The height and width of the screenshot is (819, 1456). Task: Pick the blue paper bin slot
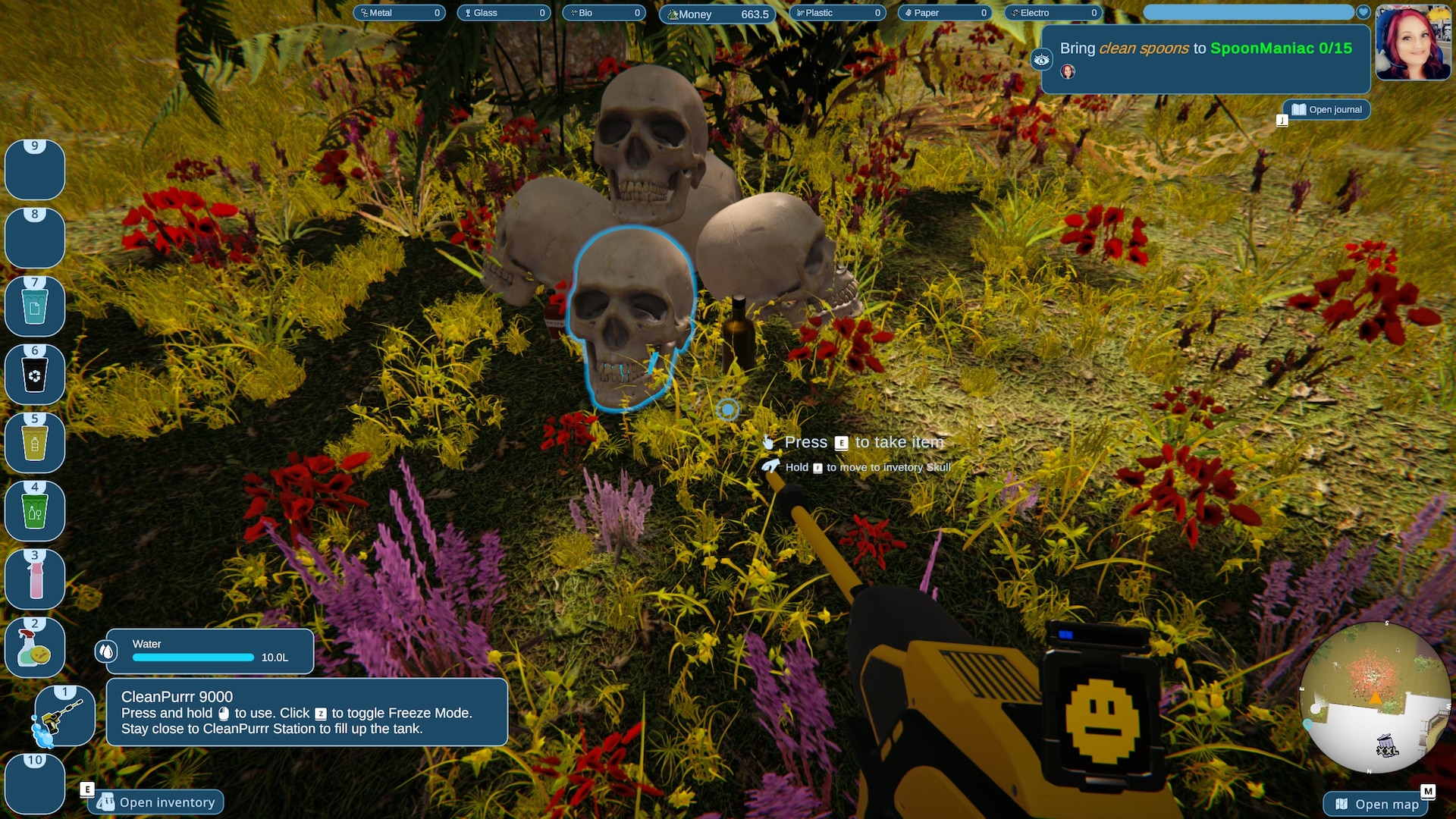click(35, 307)
